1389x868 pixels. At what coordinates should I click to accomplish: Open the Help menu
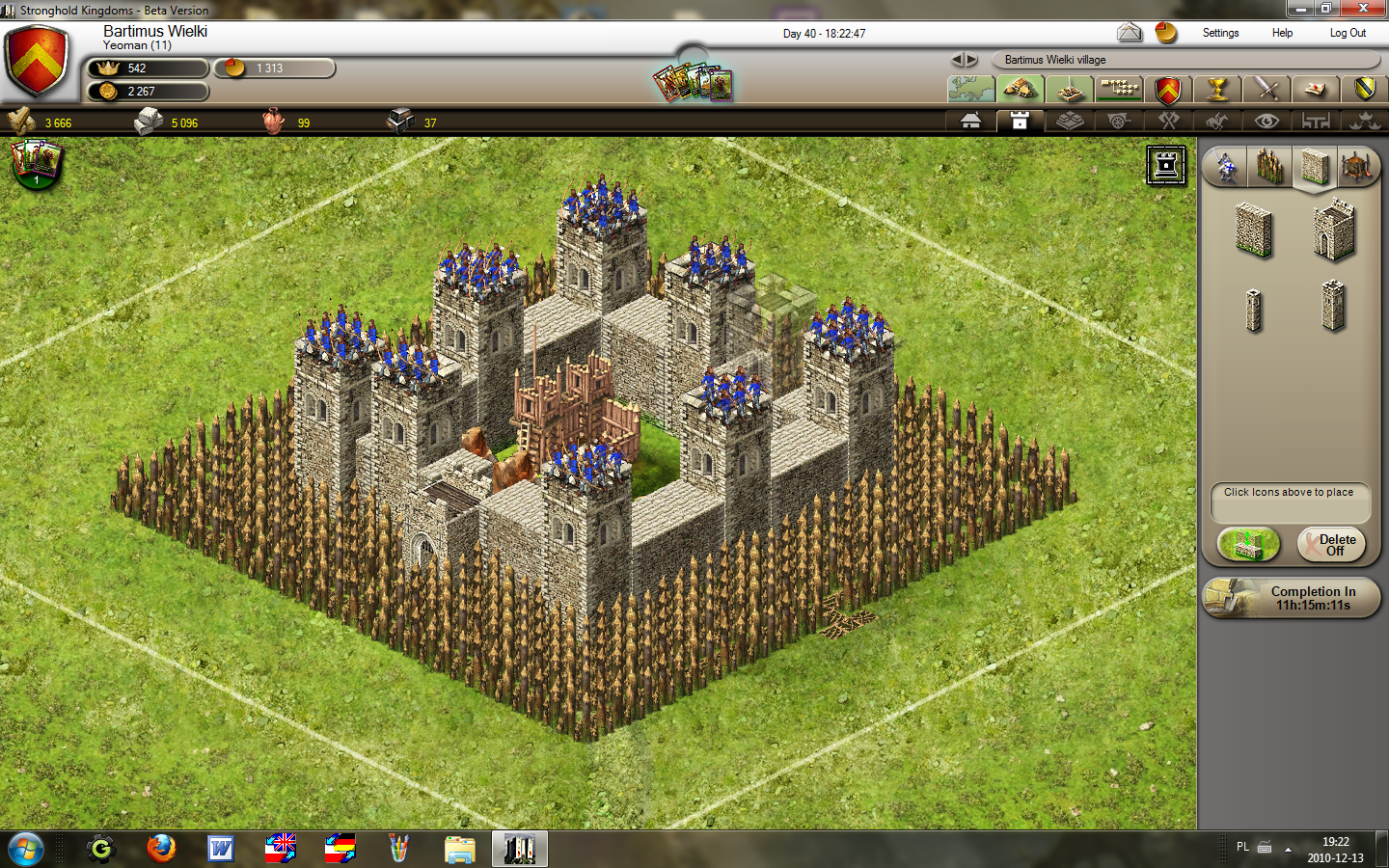pos(1282,33)
